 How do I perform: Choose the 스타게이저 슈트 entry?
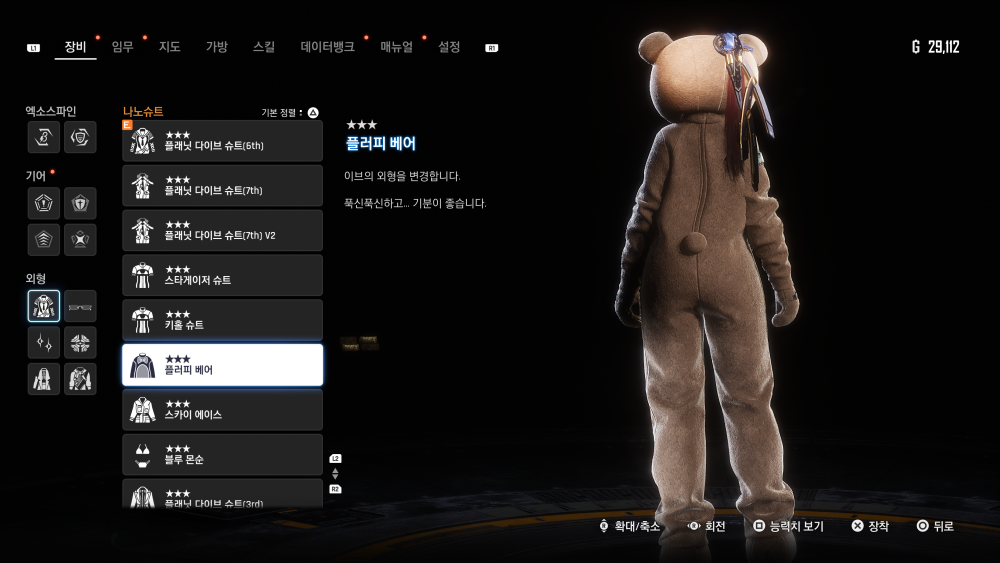click(x=222, y=276)
